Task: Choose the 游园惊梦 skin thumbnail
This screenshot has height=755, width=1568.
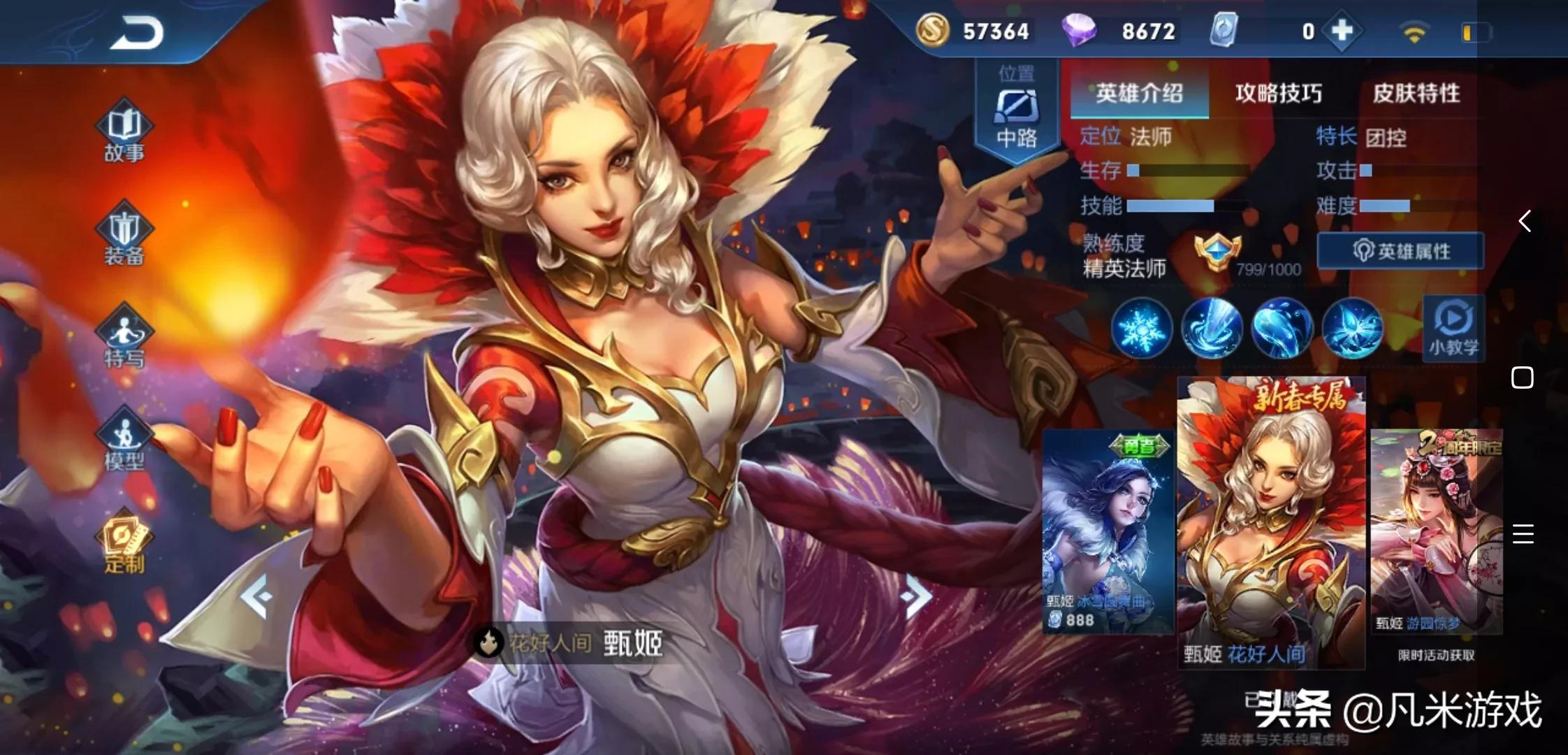Action: tap(1436, 532)
